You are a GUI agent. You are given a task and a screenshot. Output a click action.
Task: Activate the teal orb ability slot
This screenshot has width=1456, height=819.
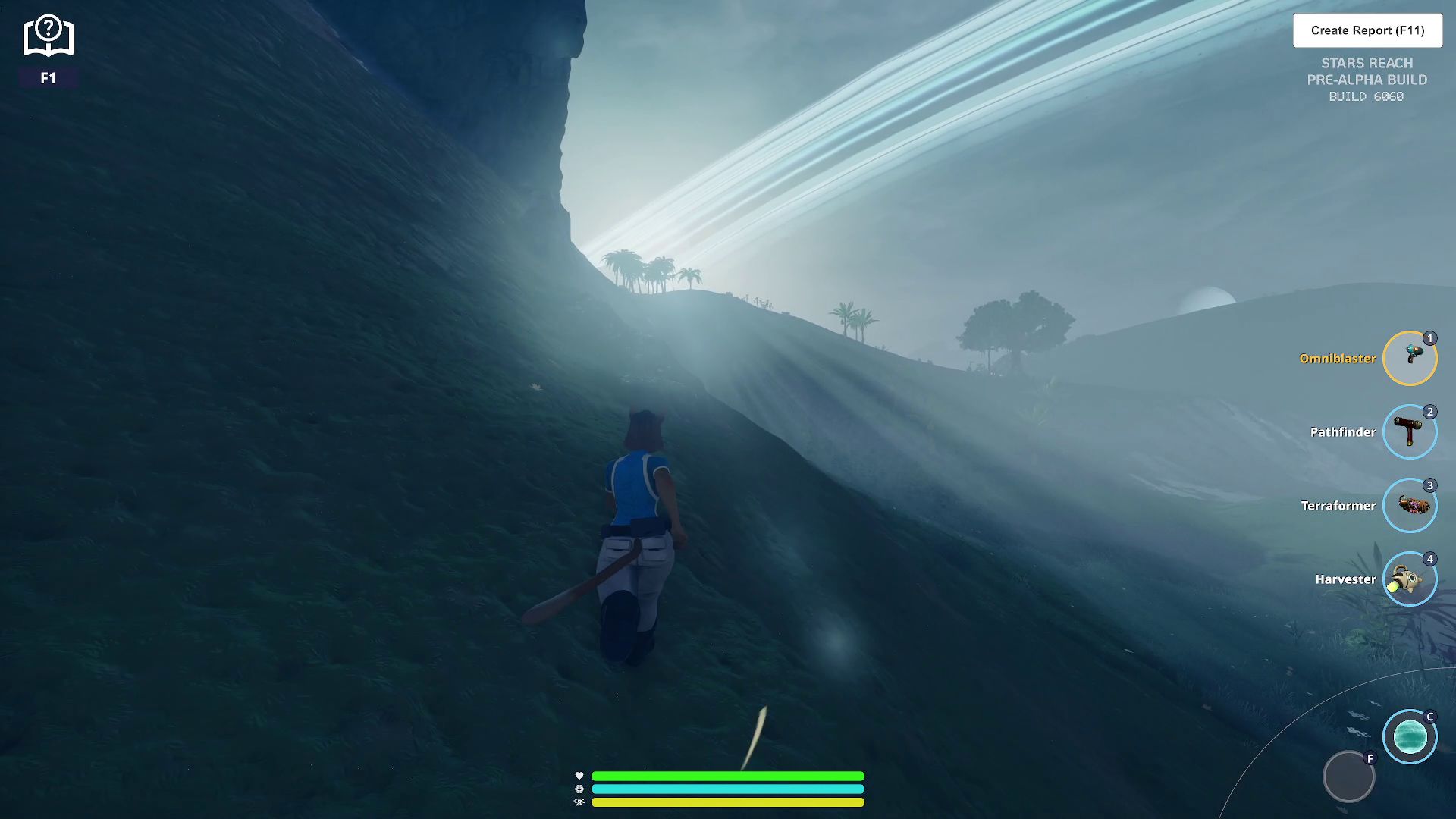pos(1409,736)
